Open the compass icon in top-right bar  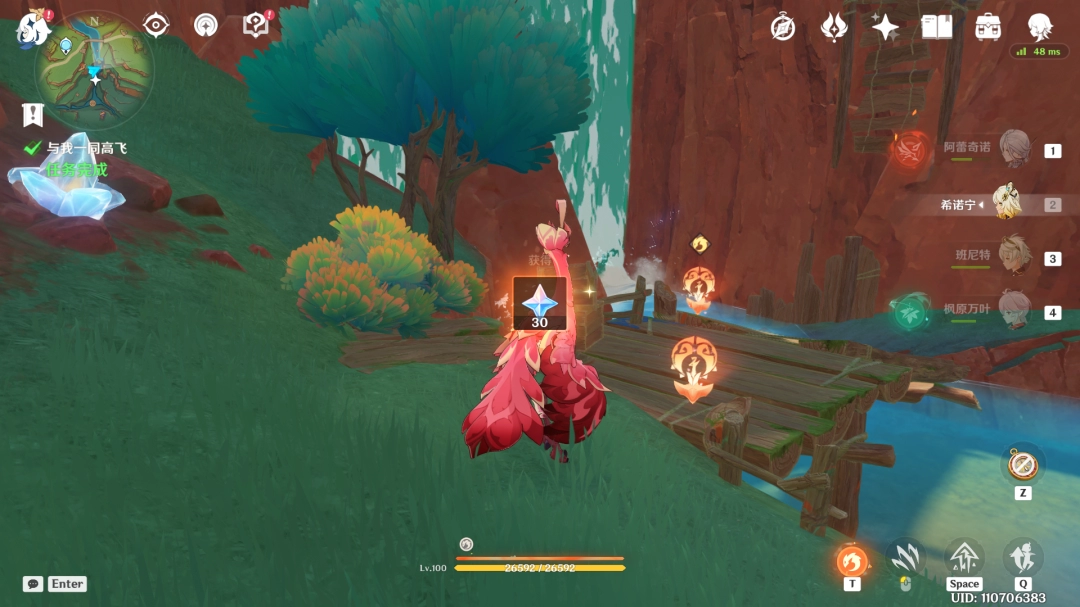click(x=783, y=27)
